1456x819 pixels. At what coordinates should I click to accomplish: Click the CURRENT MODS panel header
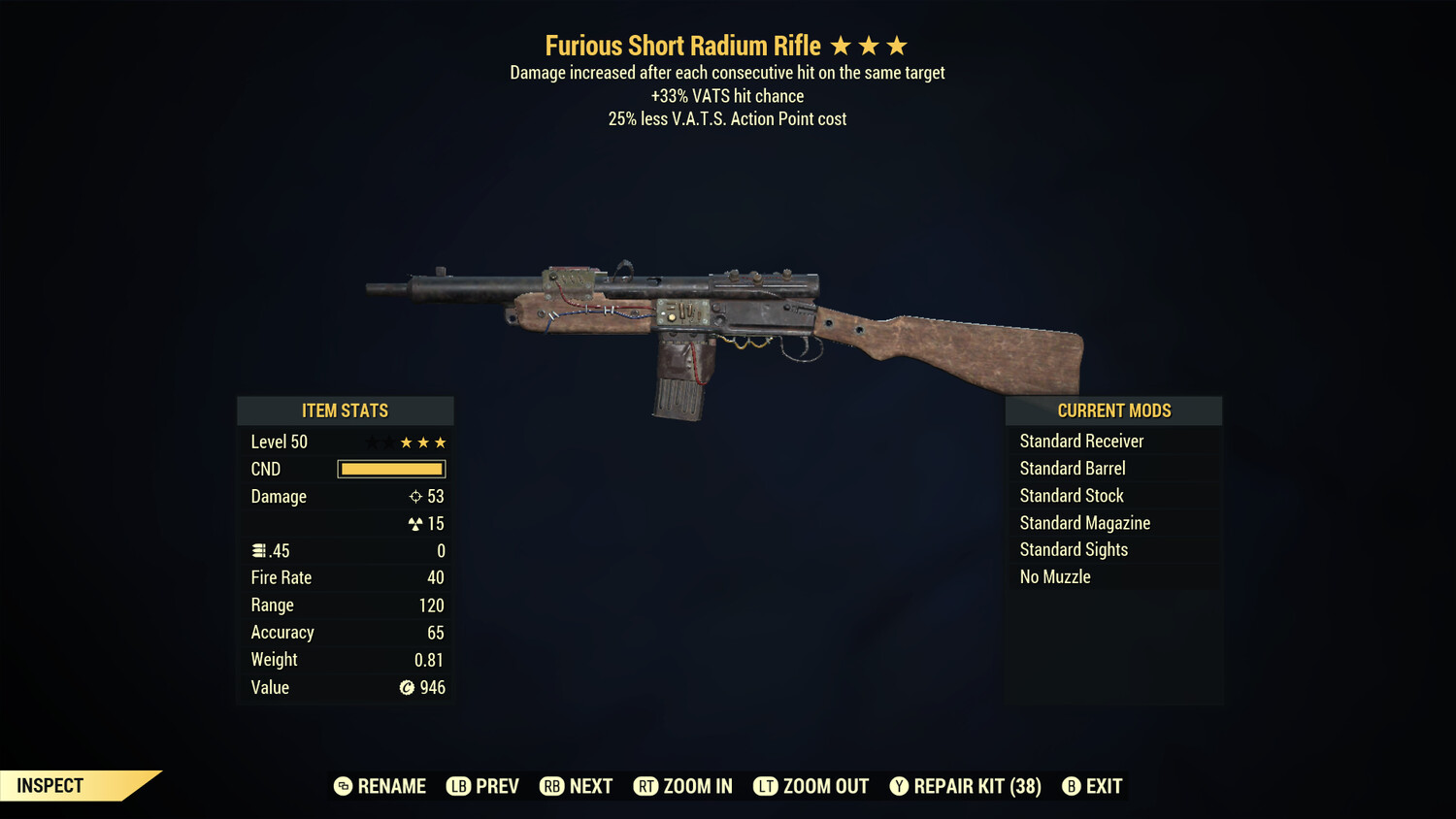1113,409
